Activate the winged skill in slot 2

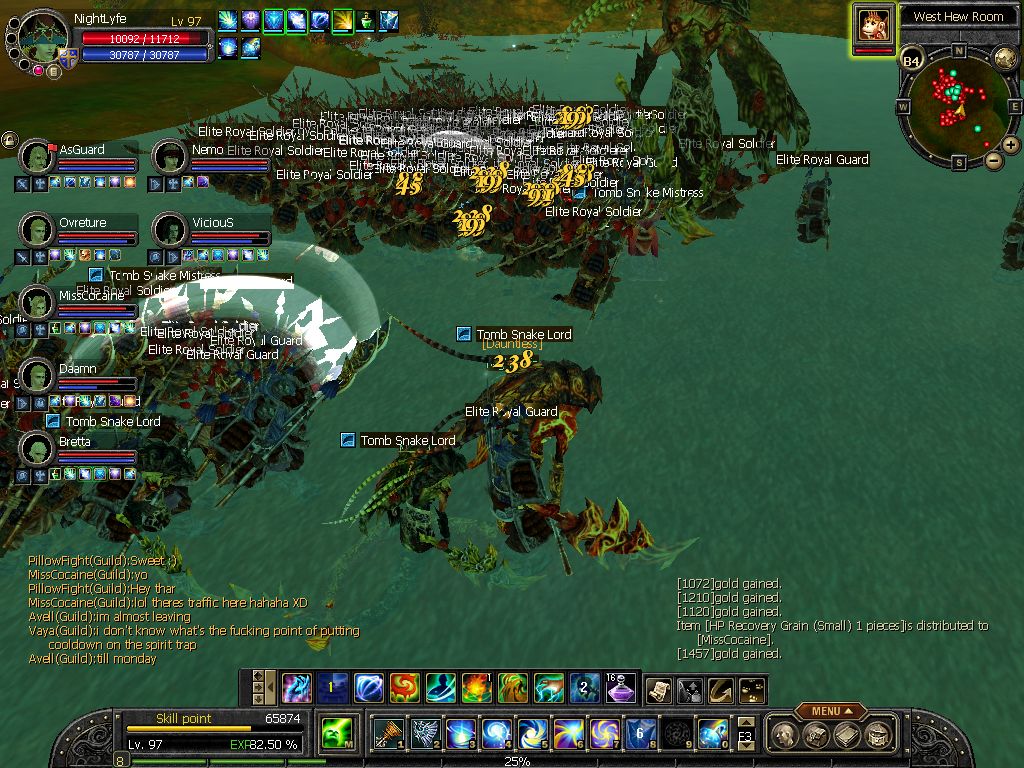(x=424, y=734)
